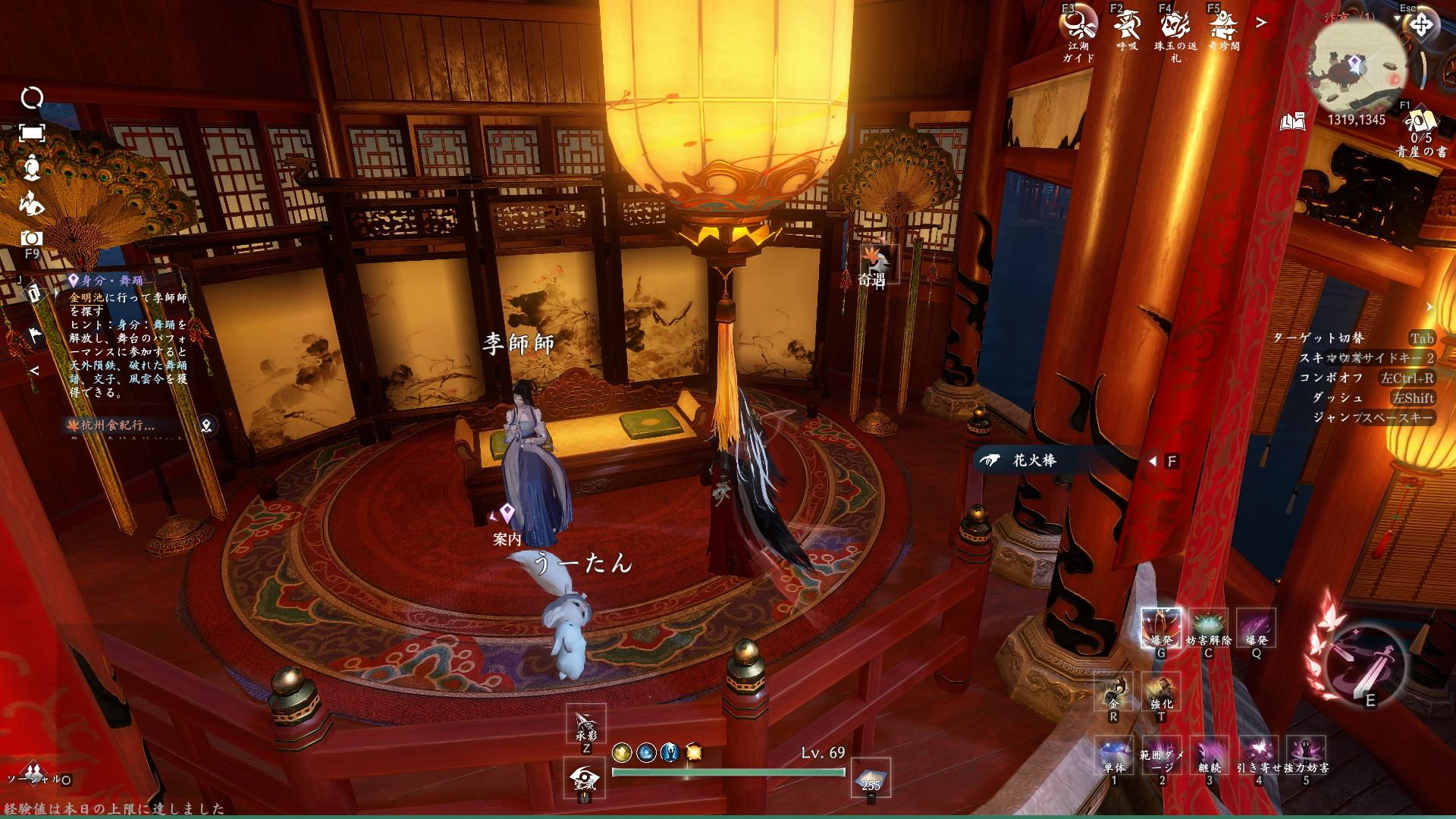Image resolution: width=1456 pixels, height=819 pixels.
Task: Toggle the rotating-arrows refresh icon
Action: pos(32,98)
